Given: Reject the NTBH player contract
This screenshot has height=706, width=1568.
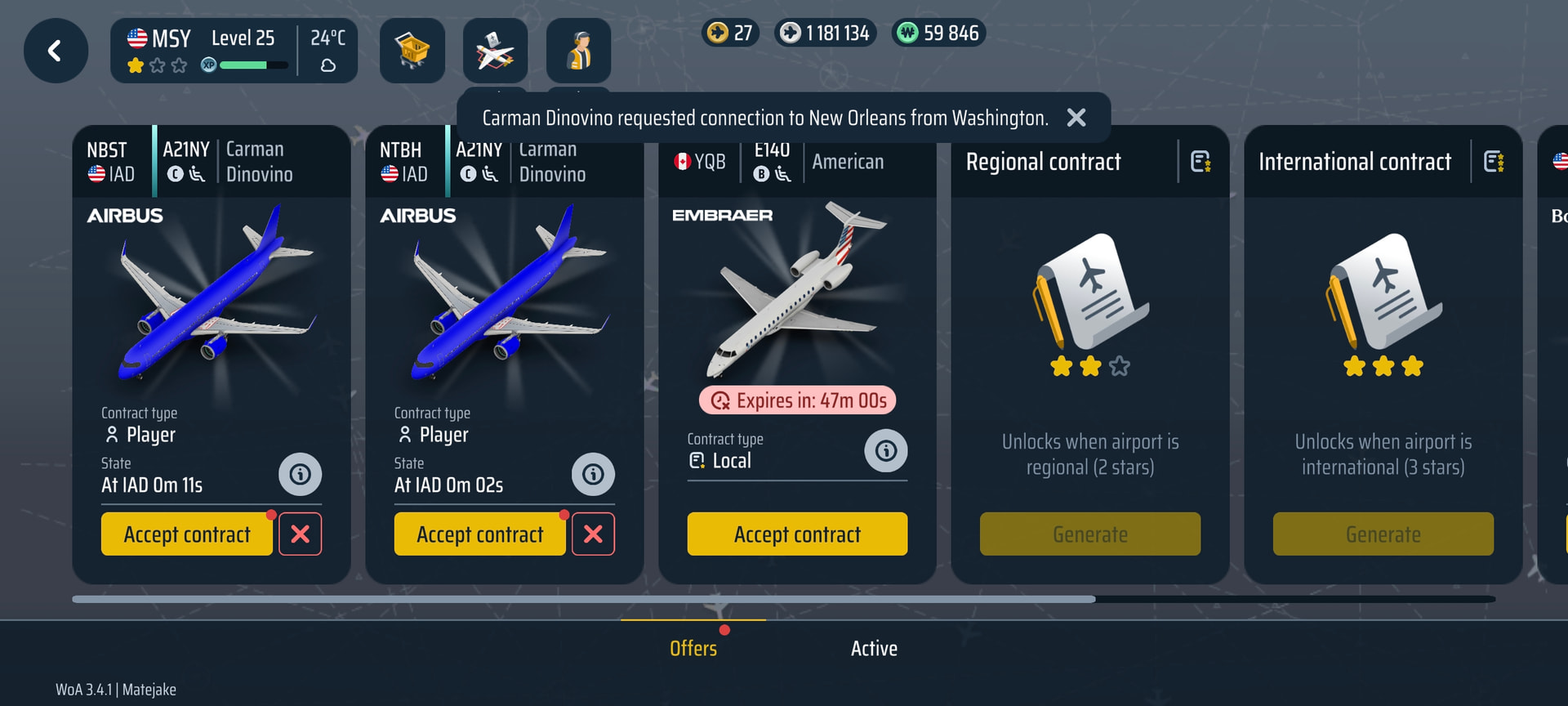Looking at the screenshot, I should click(x=593, y=534).
